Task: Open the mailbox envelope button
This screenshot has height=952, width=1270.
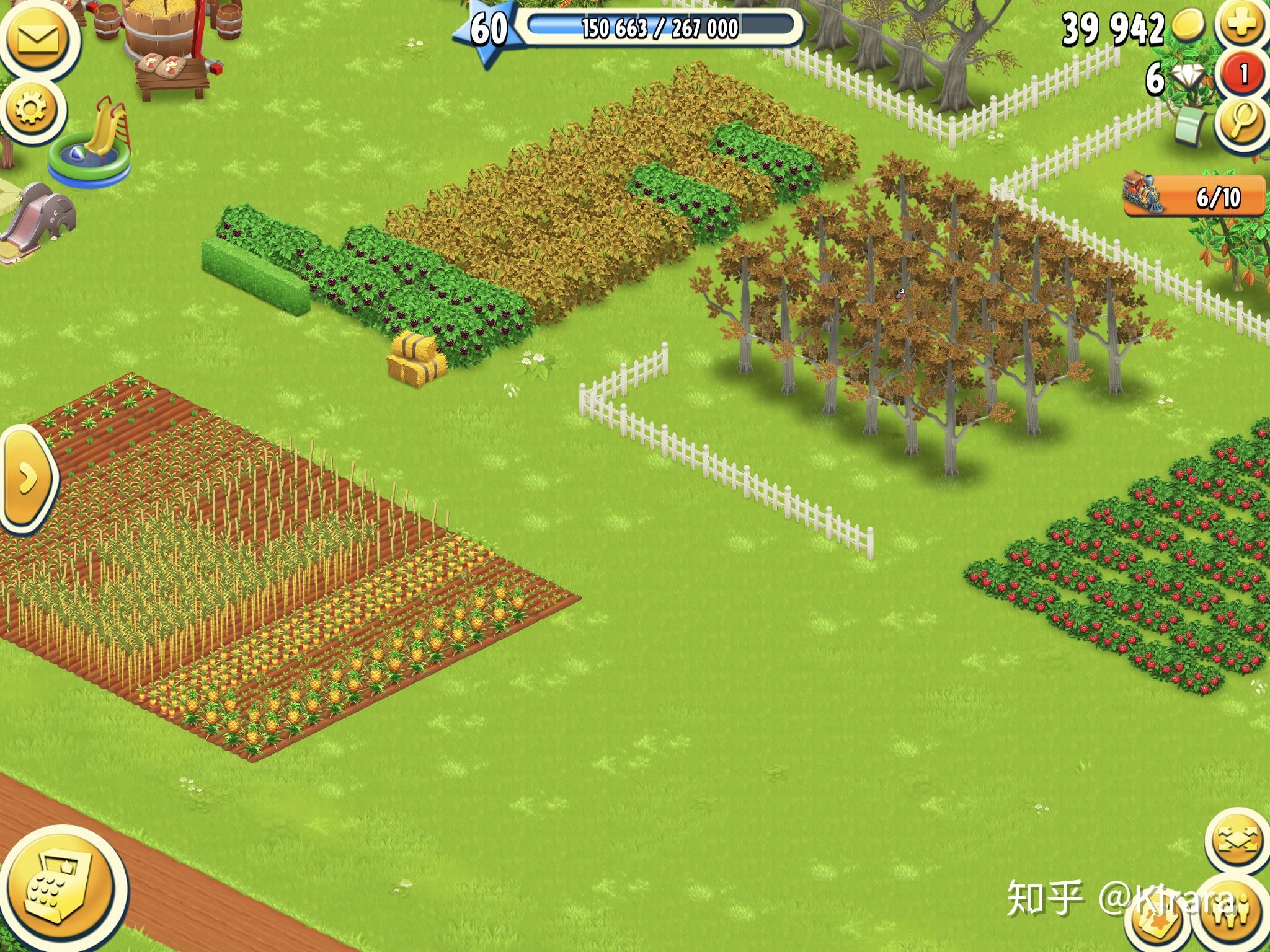Action: click(x=37, y=38)
